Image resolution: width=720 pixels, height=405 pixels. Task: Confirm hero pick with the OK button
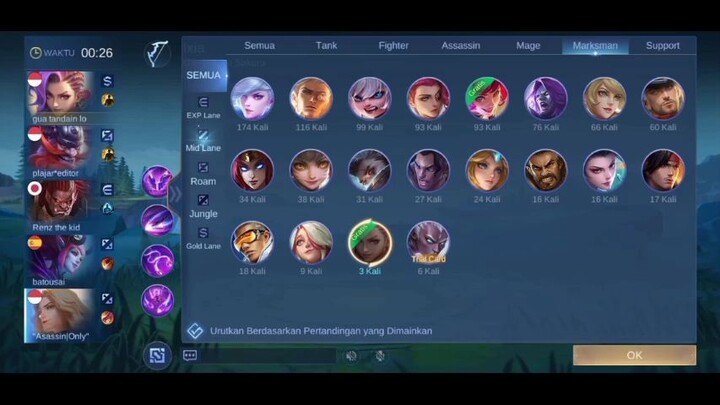coord(634,355)
